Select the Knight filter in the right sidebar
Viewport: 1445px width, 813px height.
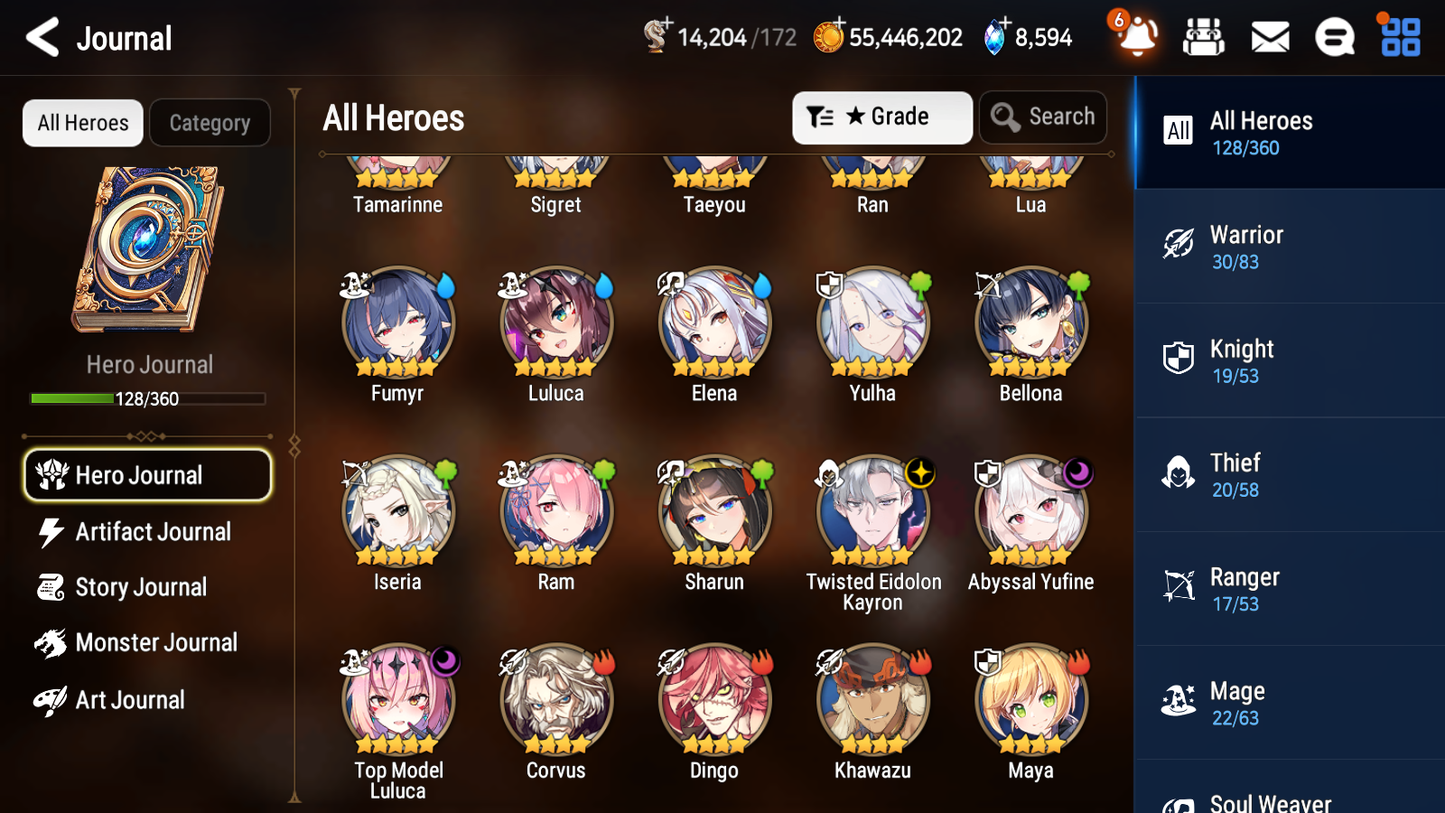(x=1289, y=360)
